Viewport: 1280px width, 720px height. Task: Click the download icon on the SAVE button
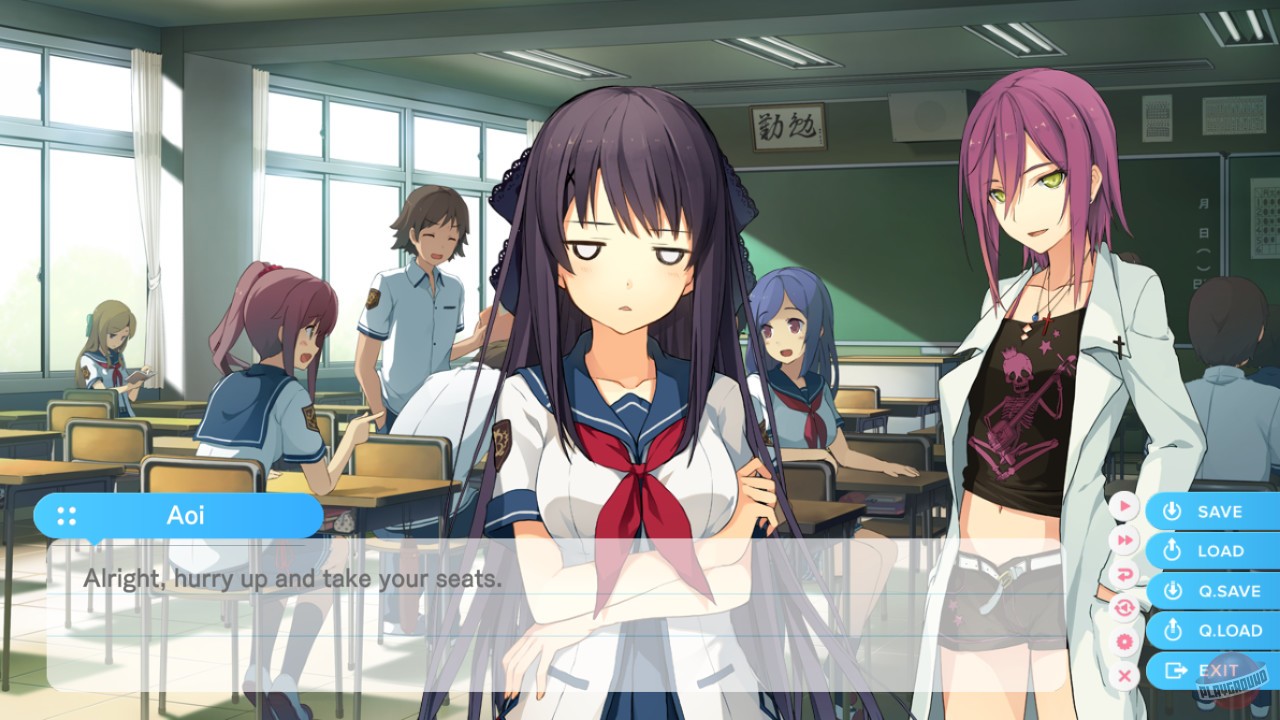point(1171,511)
